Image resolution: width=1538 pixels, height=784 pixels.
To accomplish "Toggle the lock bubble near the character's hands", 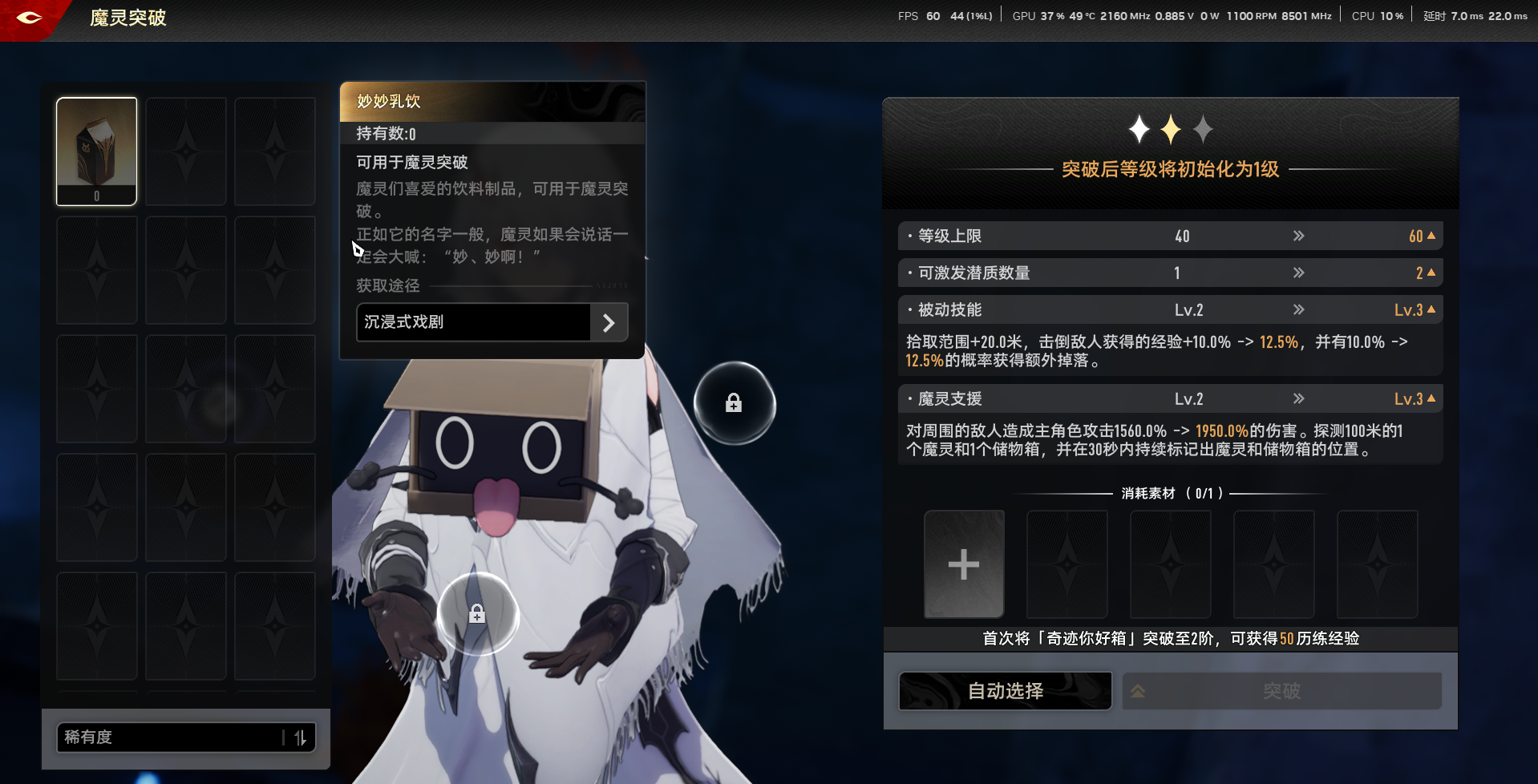I will pos(478,613).
